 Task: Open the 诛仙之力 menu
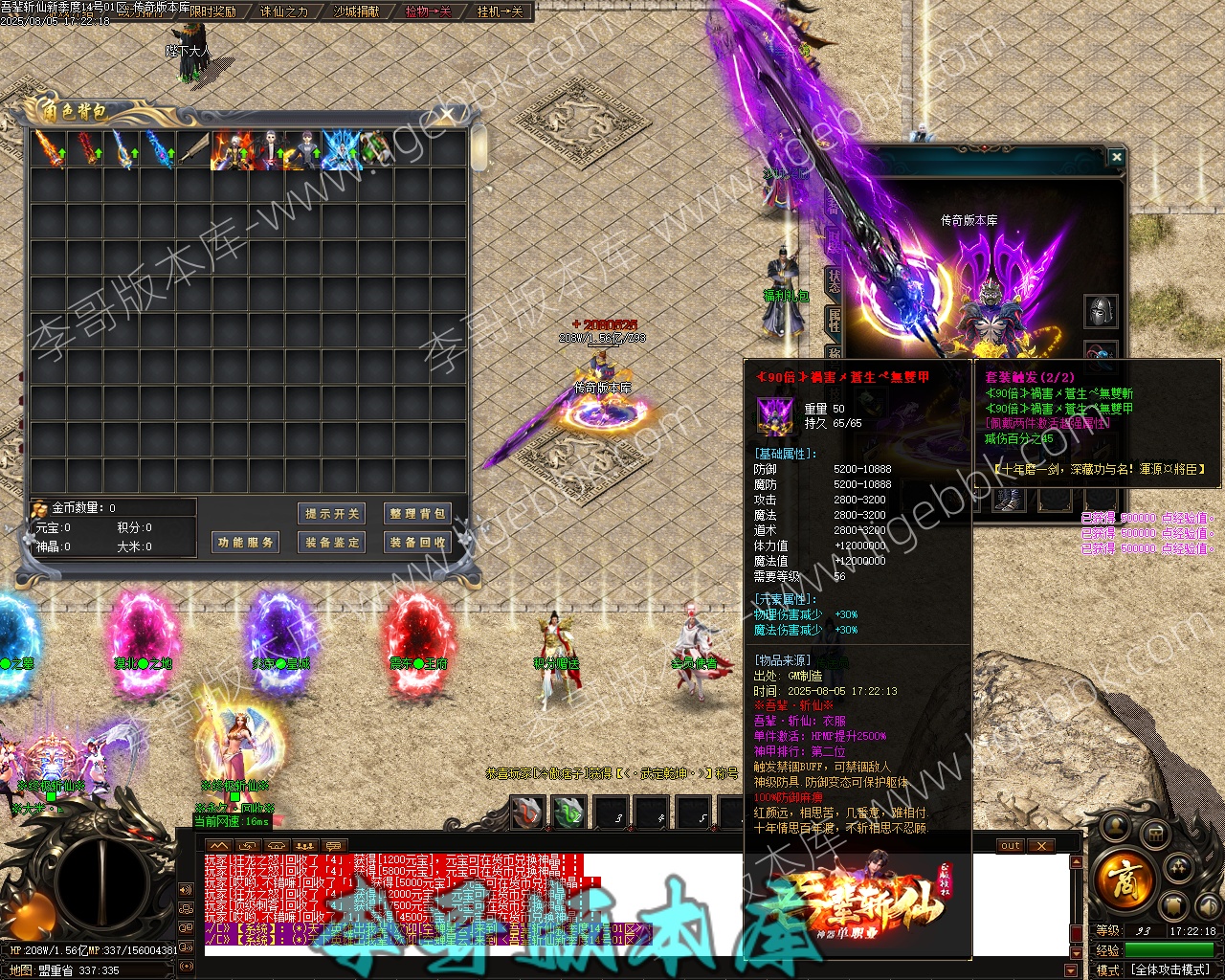coord(284,11)
